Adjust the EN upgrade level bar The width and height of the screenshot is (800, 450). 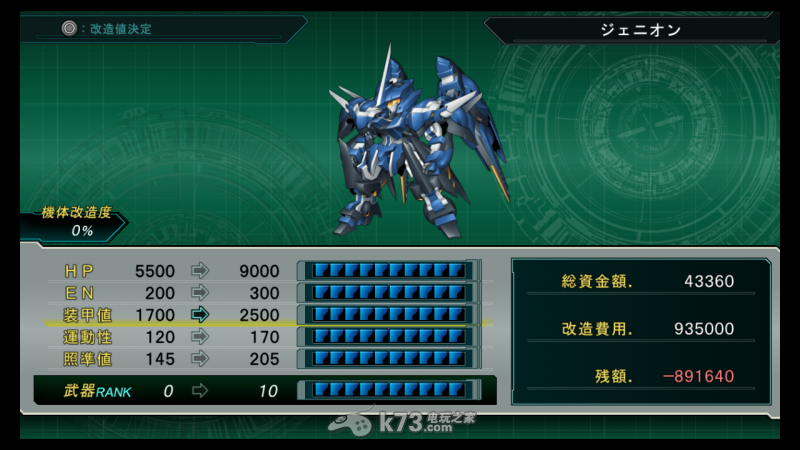[x=388, y=293]
